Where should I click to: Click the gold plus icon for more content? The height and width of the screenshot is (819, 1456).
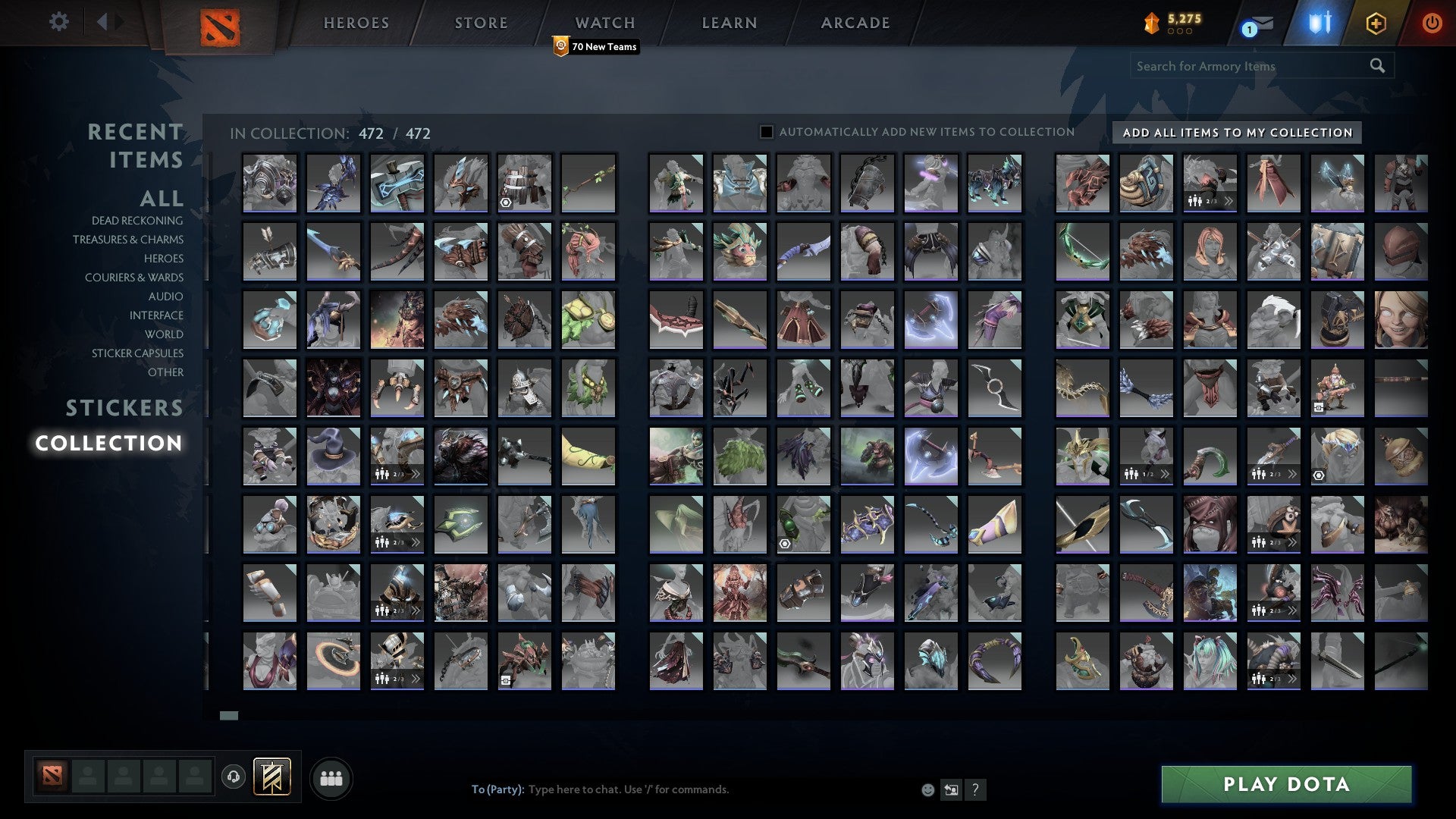click(x=1378, y=24)
